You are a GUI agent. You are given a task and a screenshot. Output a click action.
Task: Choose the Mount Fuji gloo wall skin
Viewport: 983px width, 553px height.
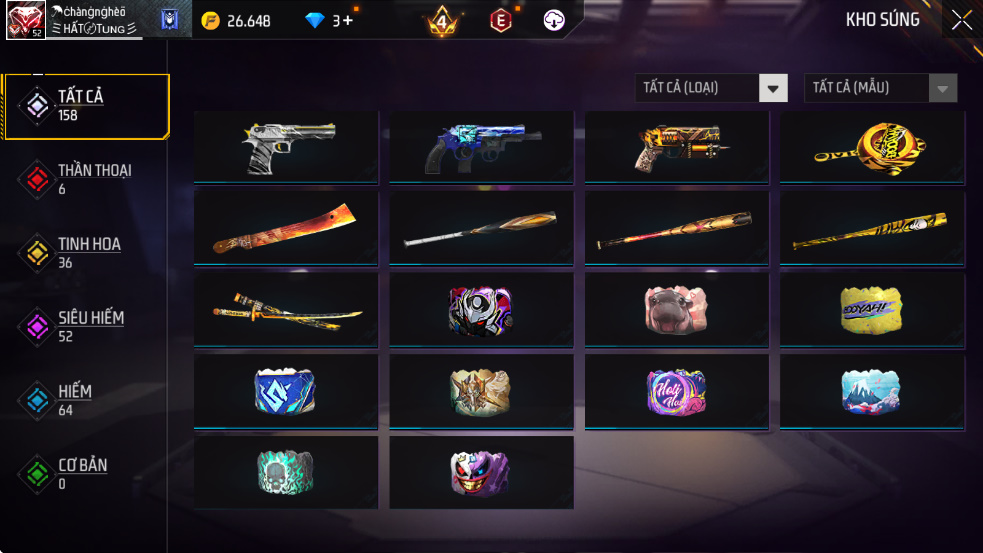tap(872, 390)
